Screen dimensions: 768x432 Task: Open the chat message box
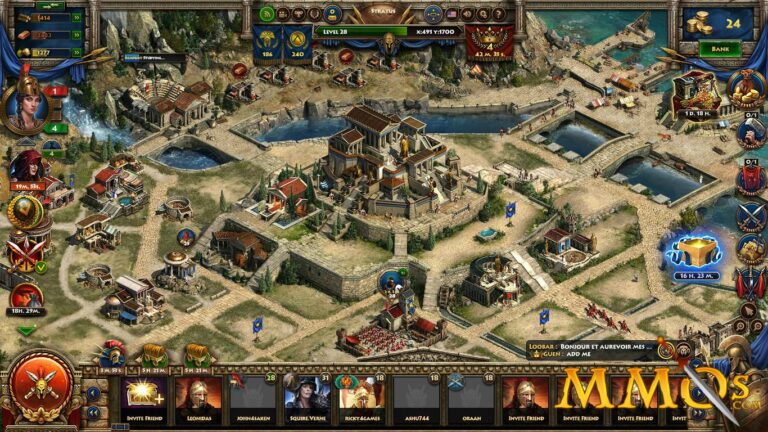point(590,350)
